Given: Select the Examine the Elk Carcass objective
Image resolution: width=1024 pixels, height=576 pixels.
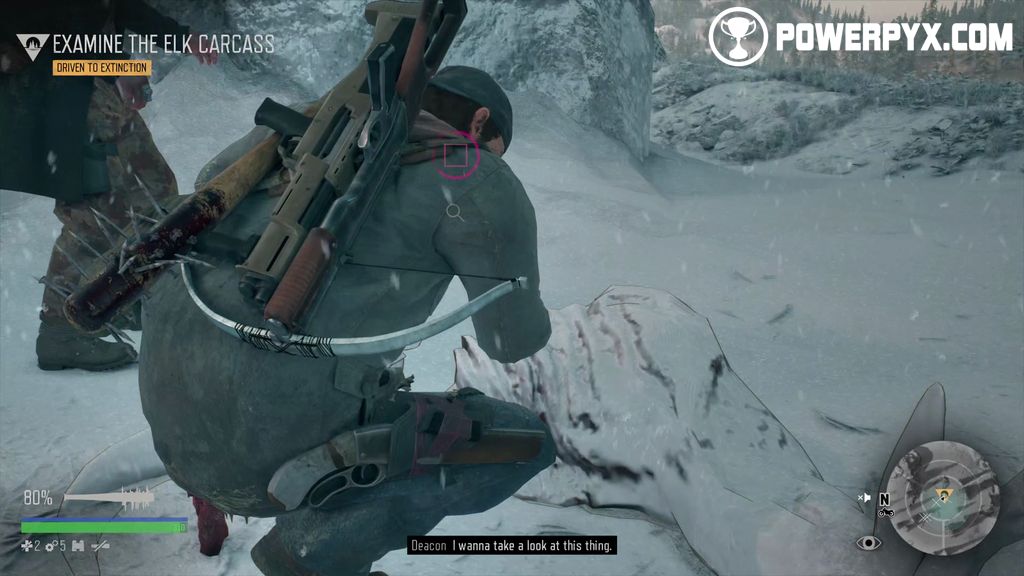Looking at the screenshot, I should tap(163, 44).
